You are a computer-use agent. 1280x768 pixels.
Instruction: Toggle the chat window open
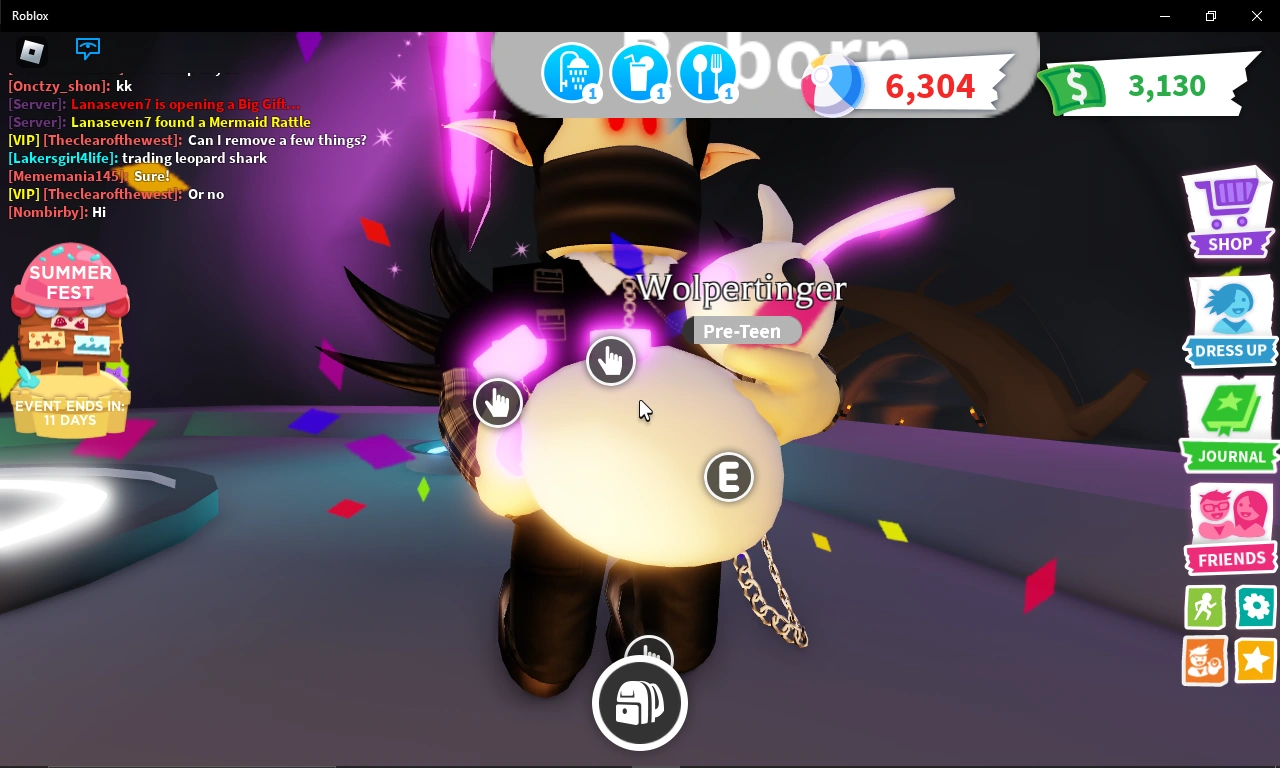pos(87,48)
